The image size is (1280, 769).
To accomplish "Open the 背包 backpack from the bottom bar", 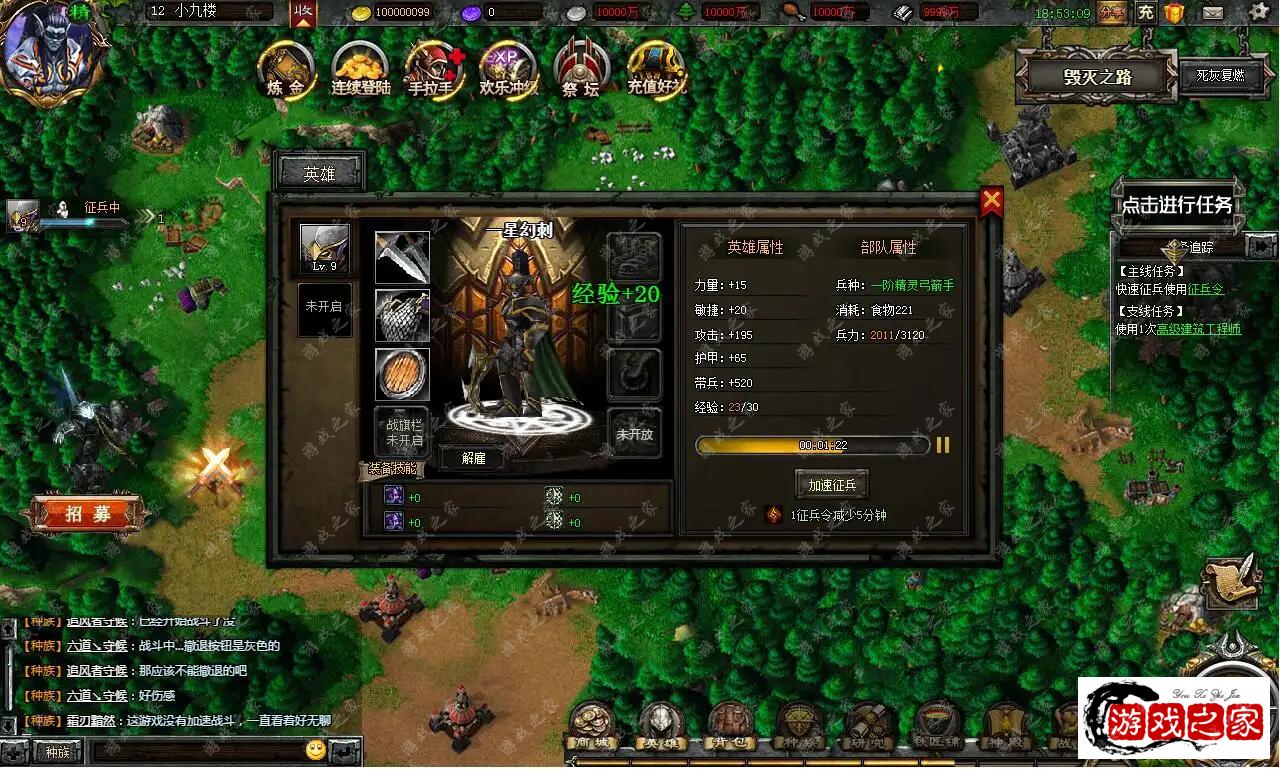I will pyautogui.click(x=730, y=725).
